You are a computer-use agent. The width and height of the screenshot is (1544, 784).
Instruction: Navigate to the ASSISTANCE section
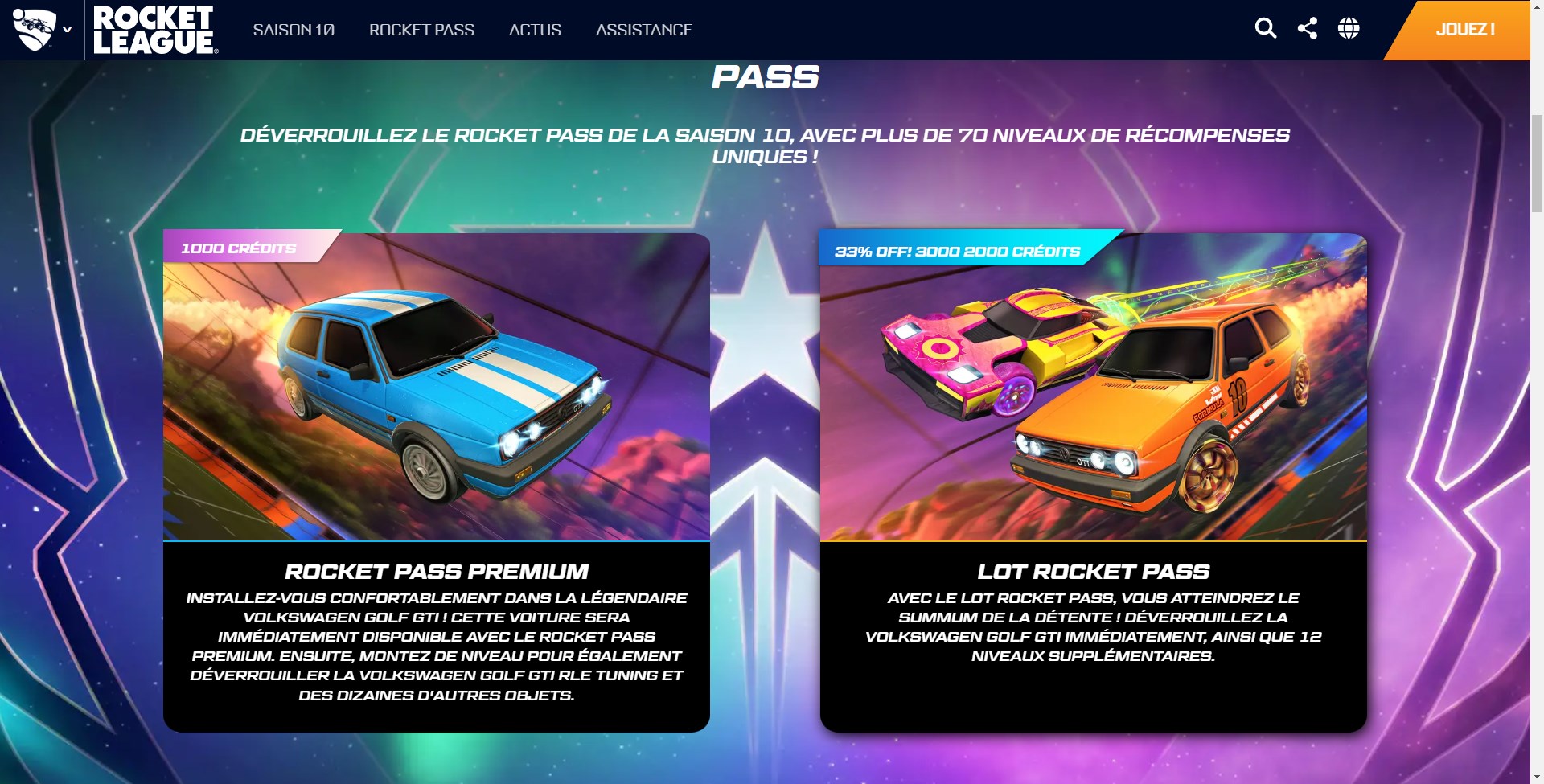(643, 30)
